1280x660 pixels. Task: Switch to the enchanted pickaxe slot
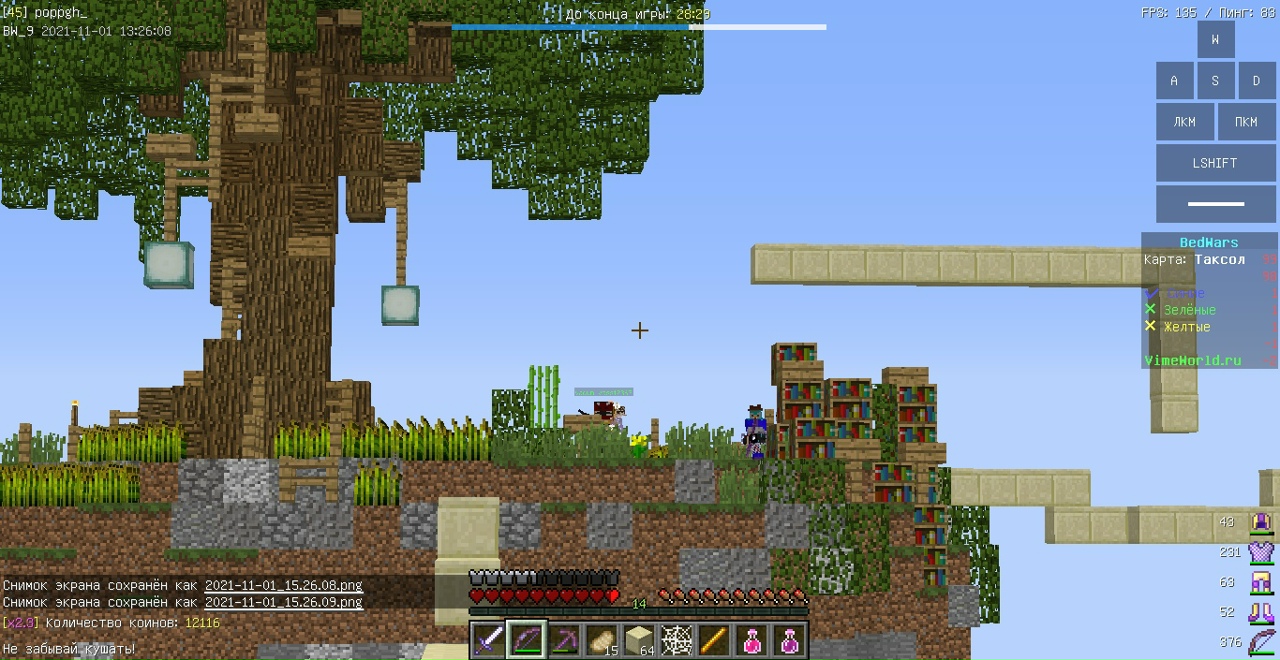pyautogui.click(x=564, y=639)
